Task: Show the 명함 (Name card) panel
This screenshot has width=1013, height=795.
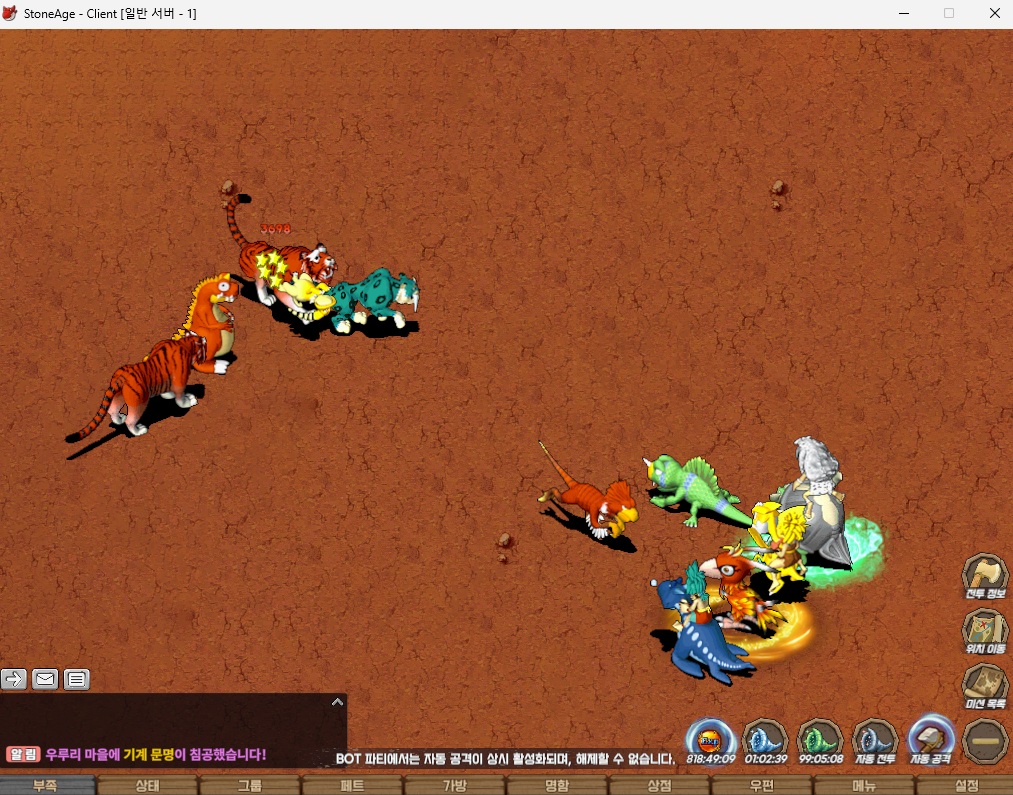Action: pos(557,786)
